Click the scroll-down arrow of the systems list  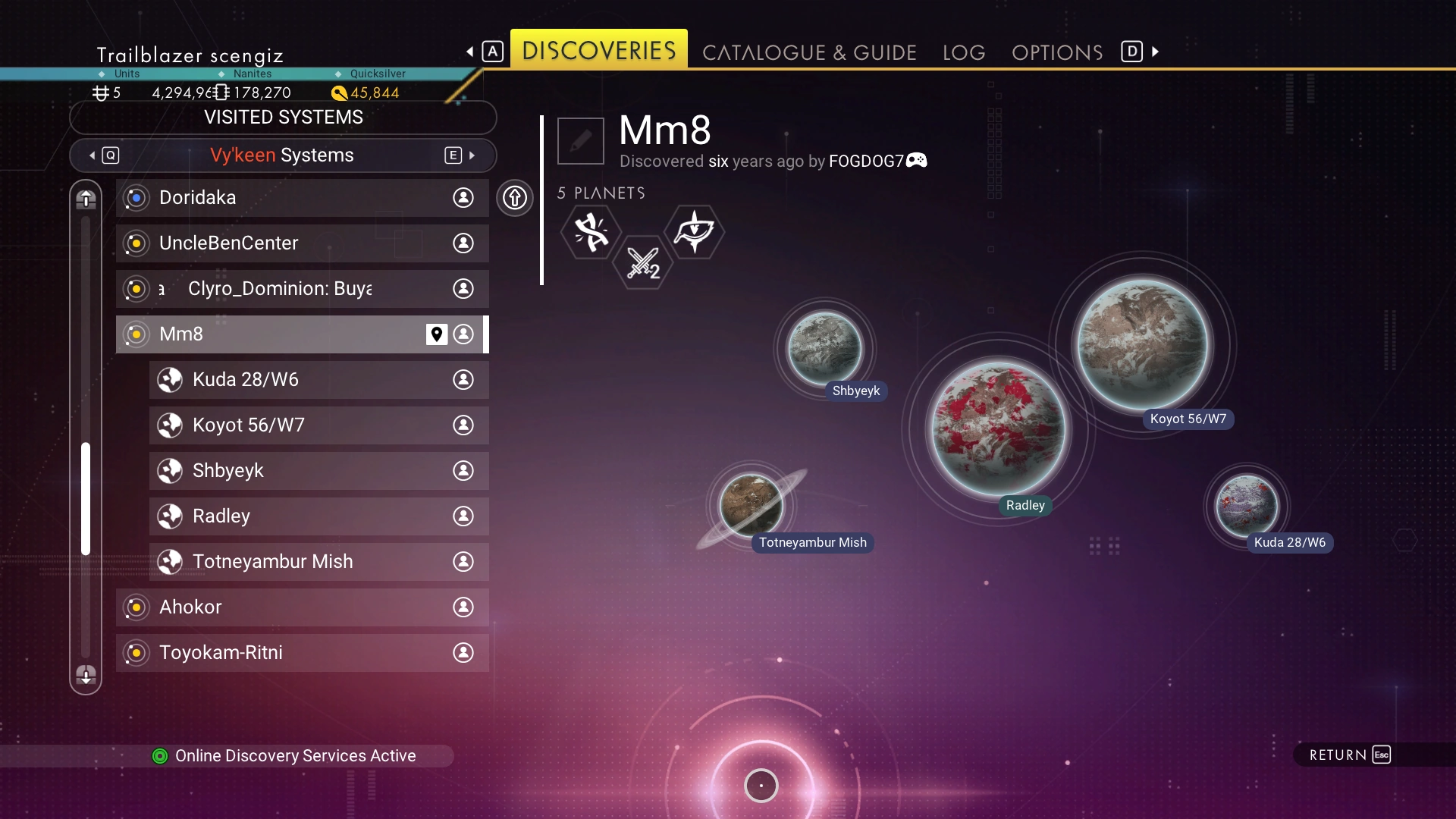(86, 674)
